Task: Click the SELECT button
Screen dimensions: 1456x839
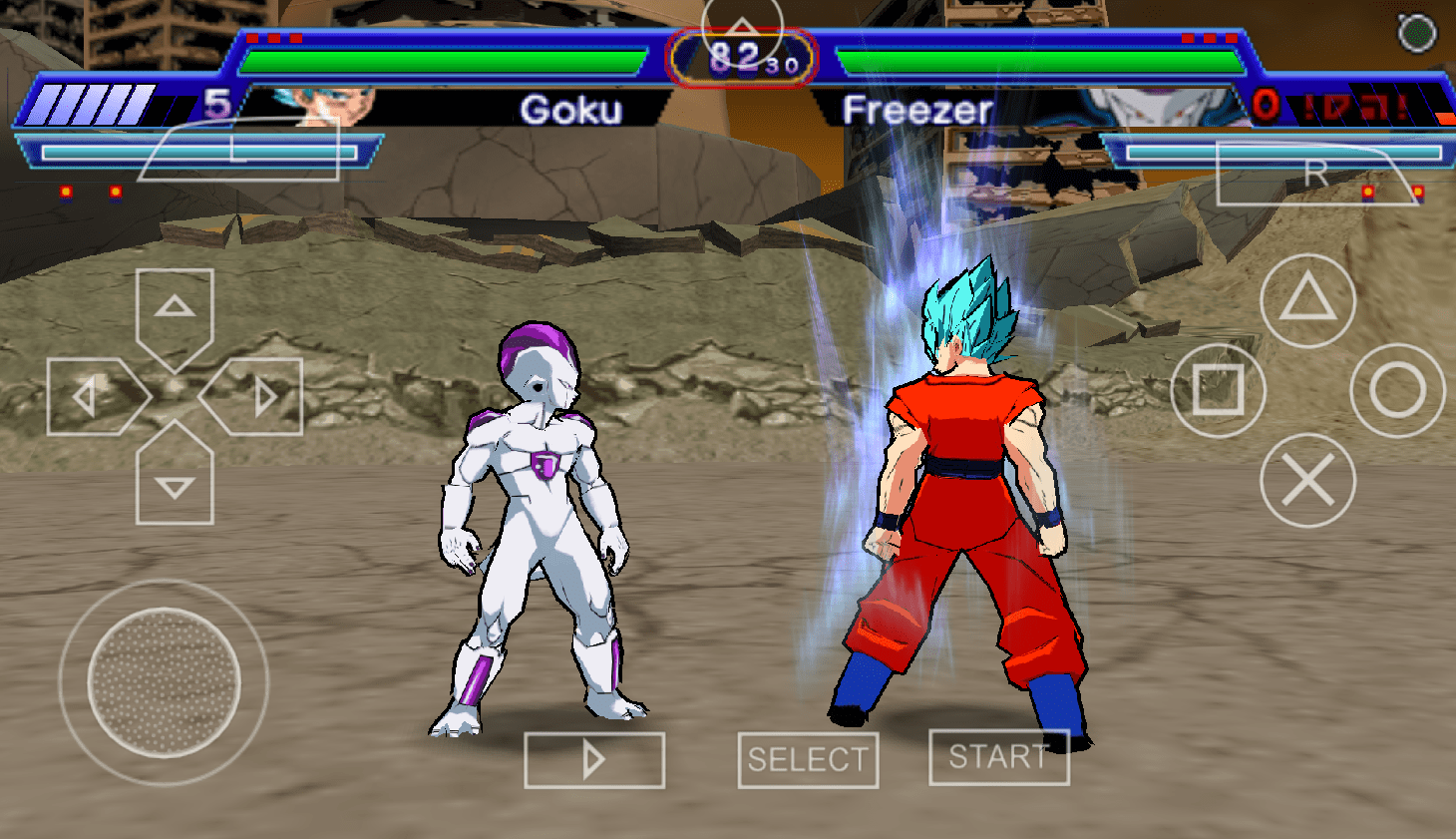Action: coord(808,760)
